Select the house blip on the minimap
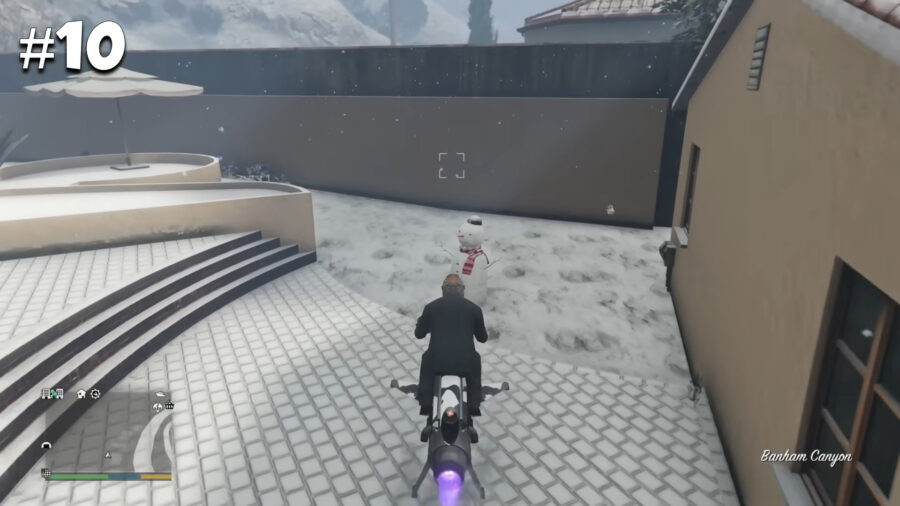 point(81,394)
